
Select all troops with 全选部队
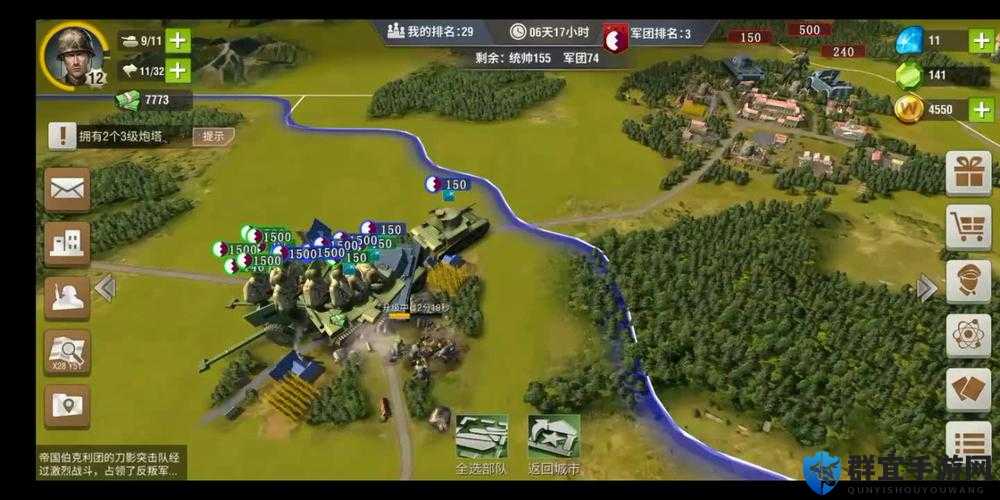click(481, 445)
